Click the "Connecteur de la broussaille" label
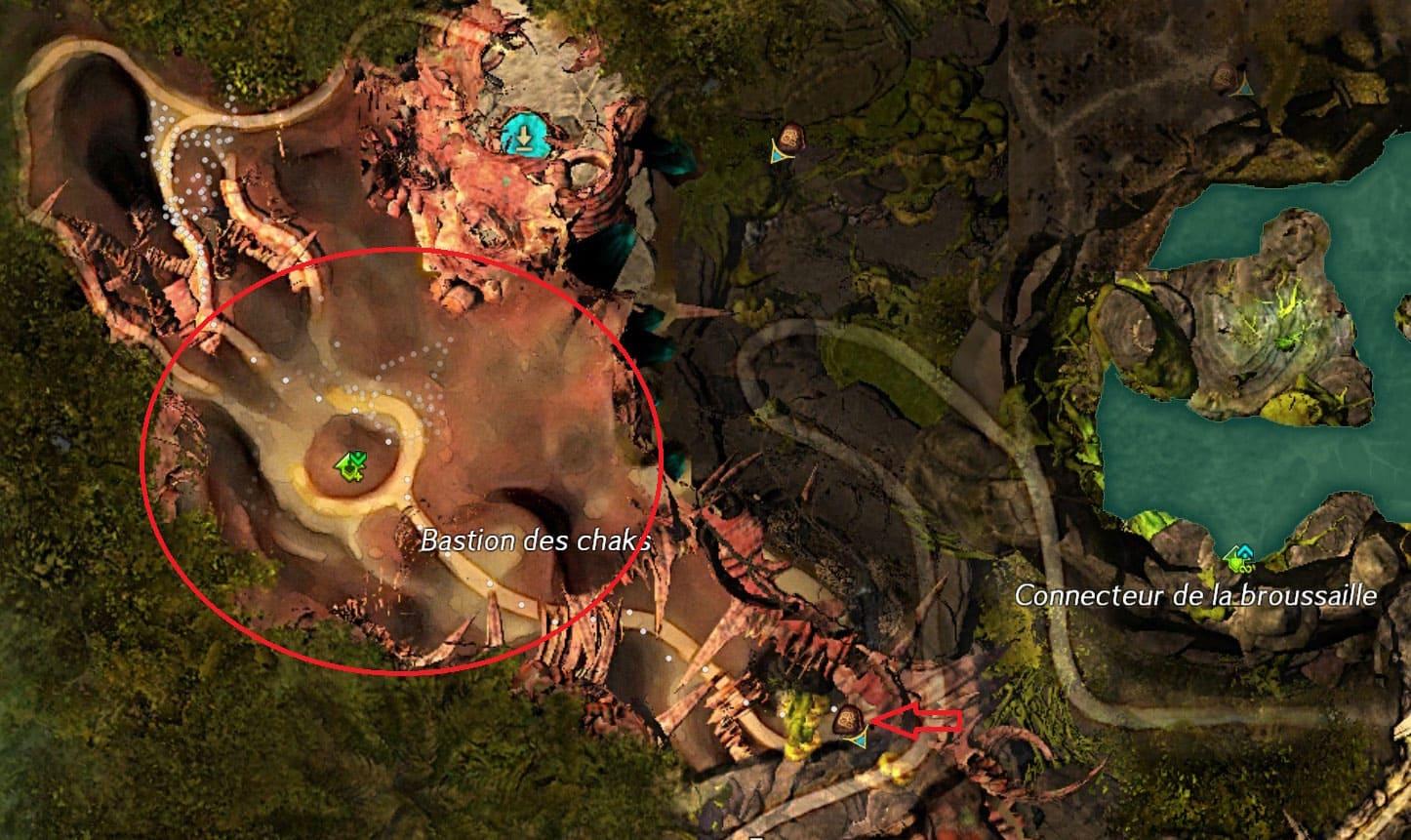1411x840 pixels. [x=1195, y=595]
